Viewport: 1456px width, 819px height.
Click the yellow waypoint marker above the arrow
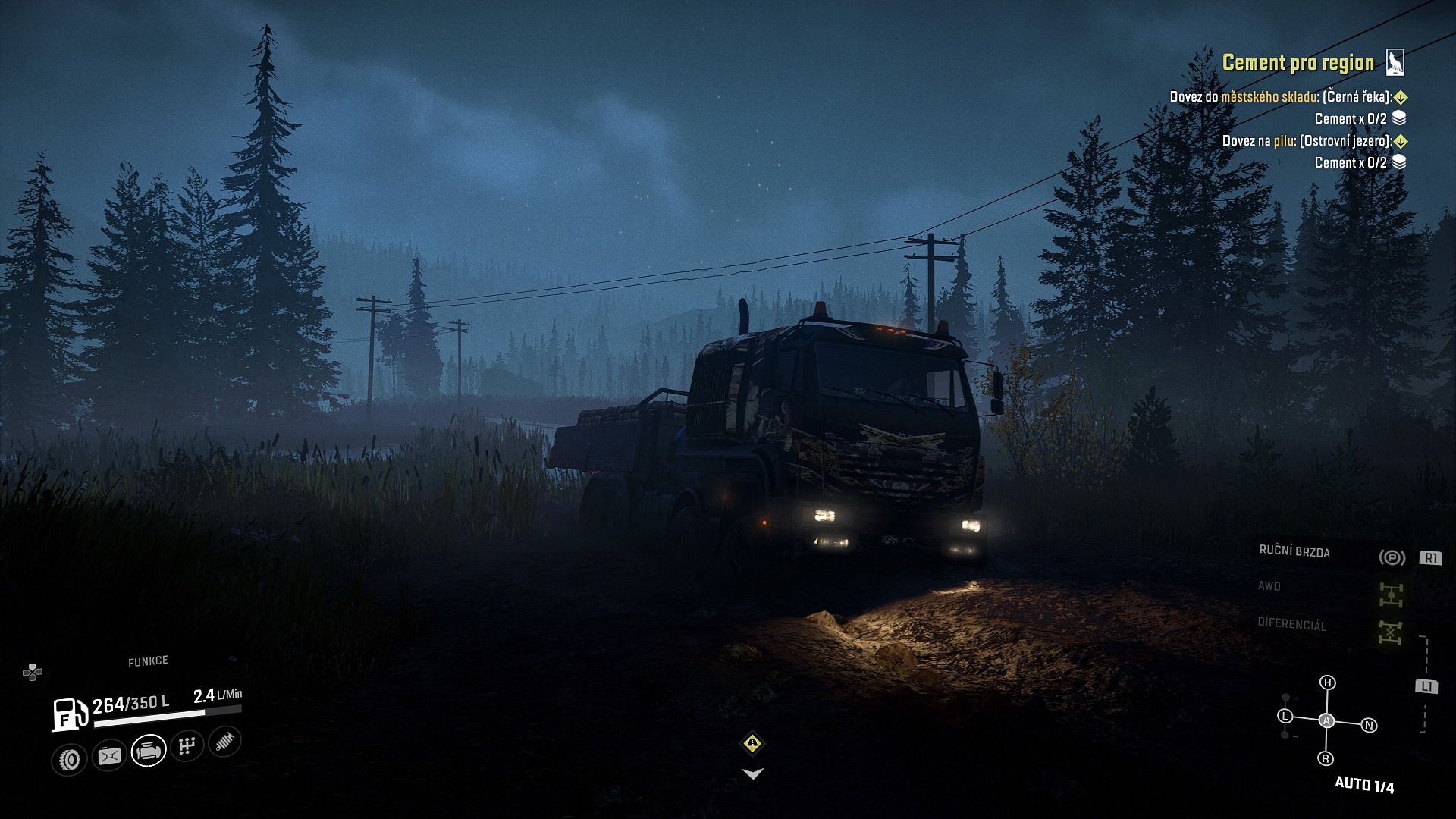click(752, 743)
